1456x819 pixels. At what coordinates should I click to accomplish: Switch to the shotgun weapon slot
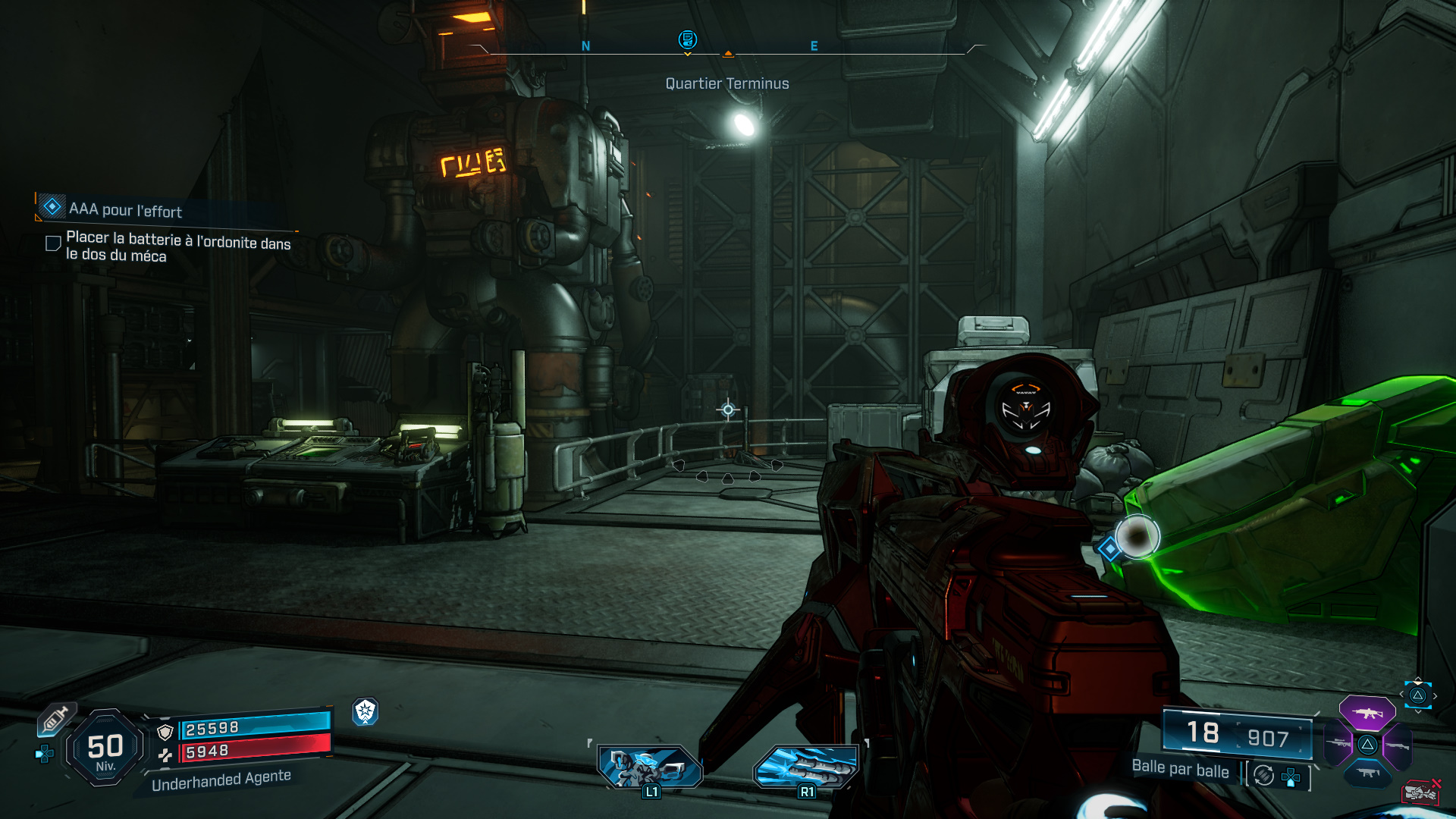click(1397, 745)
